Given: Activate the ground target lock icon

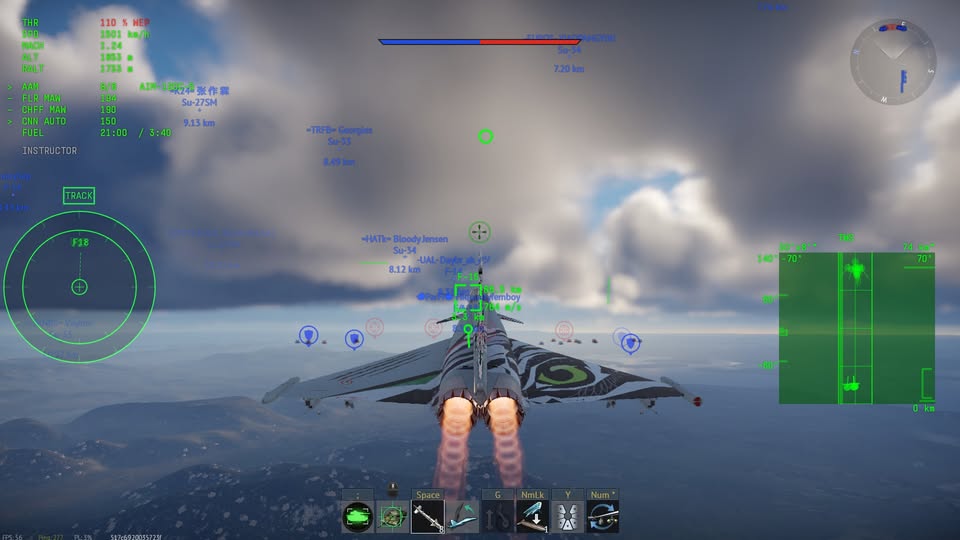Looking at the screenshot, I should coord(392,517).
